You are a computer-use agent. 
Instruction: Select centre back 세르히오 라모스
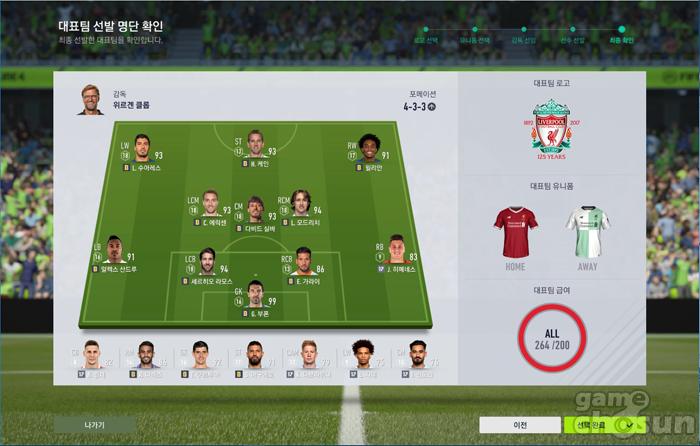point(207,265)
